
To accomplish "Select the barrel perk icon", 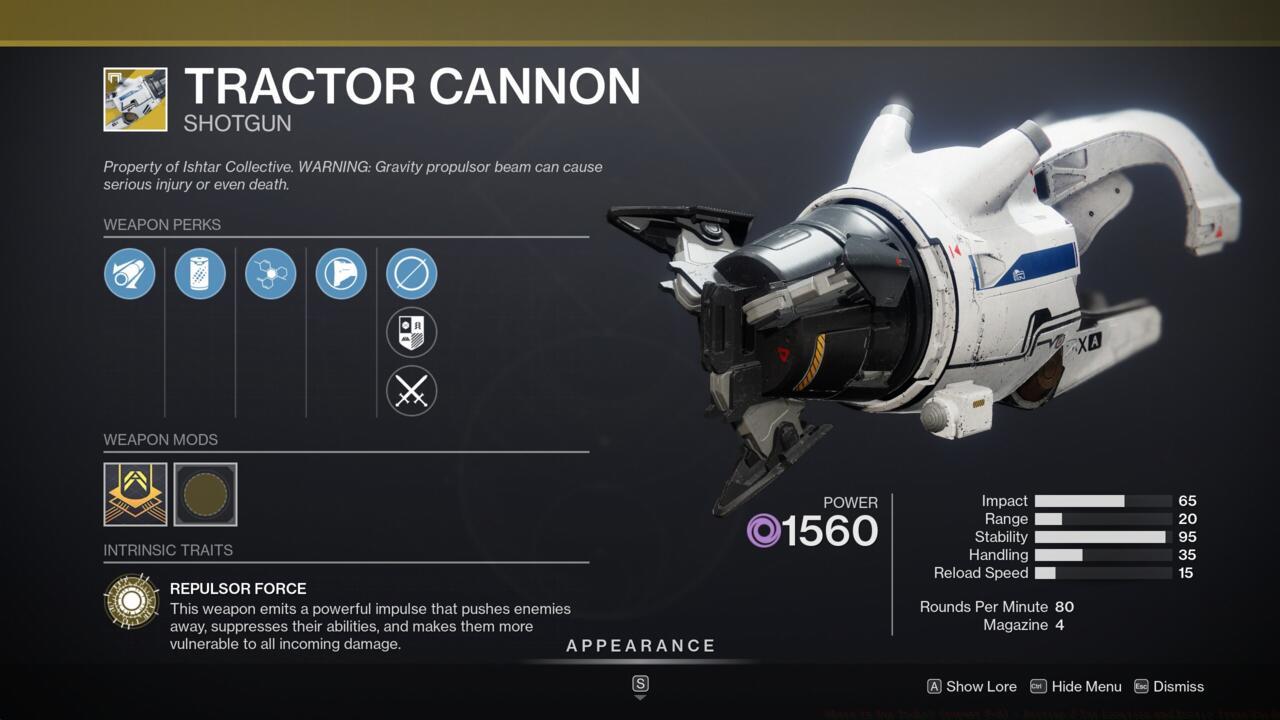I will (129, 273).
